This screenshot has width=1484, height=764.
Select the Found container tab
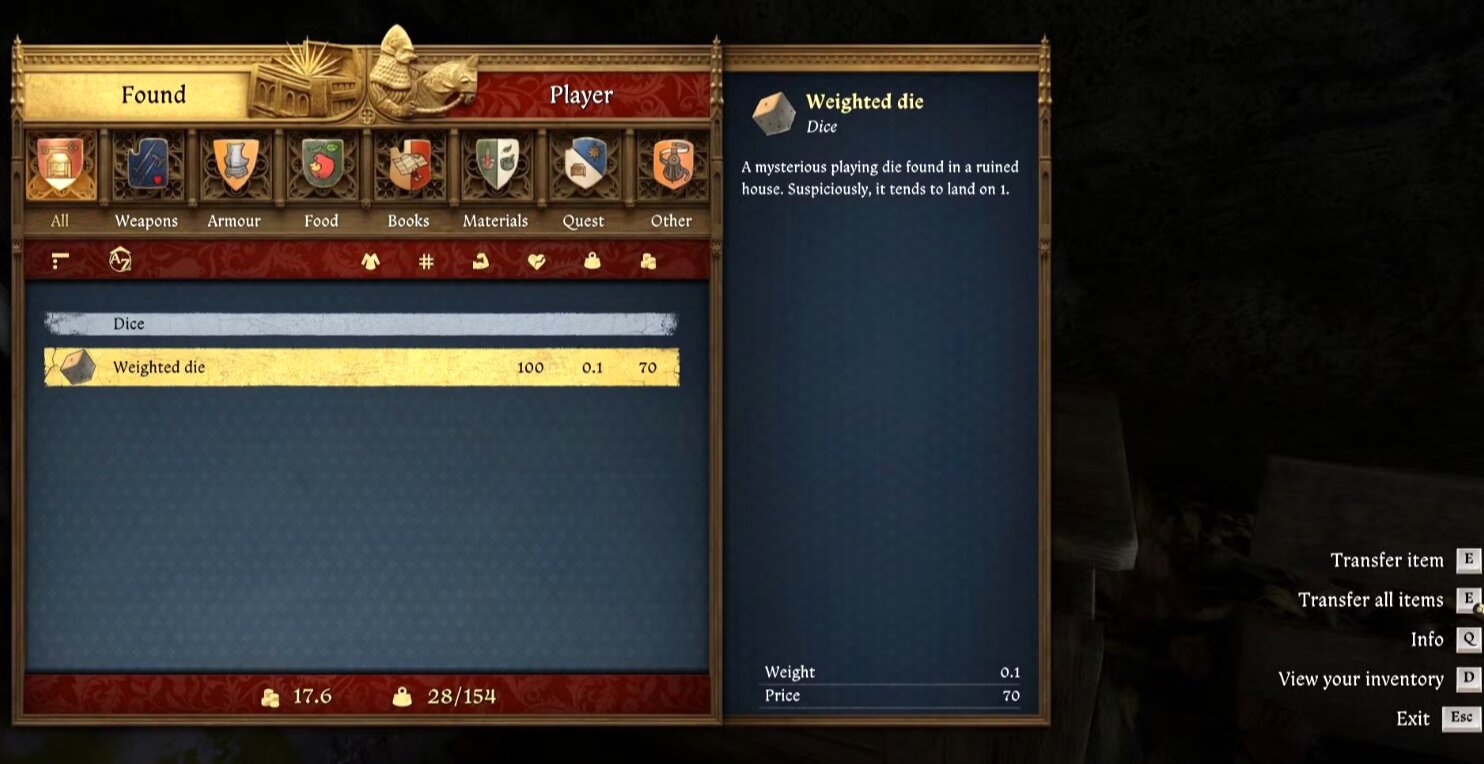(153, 95)
